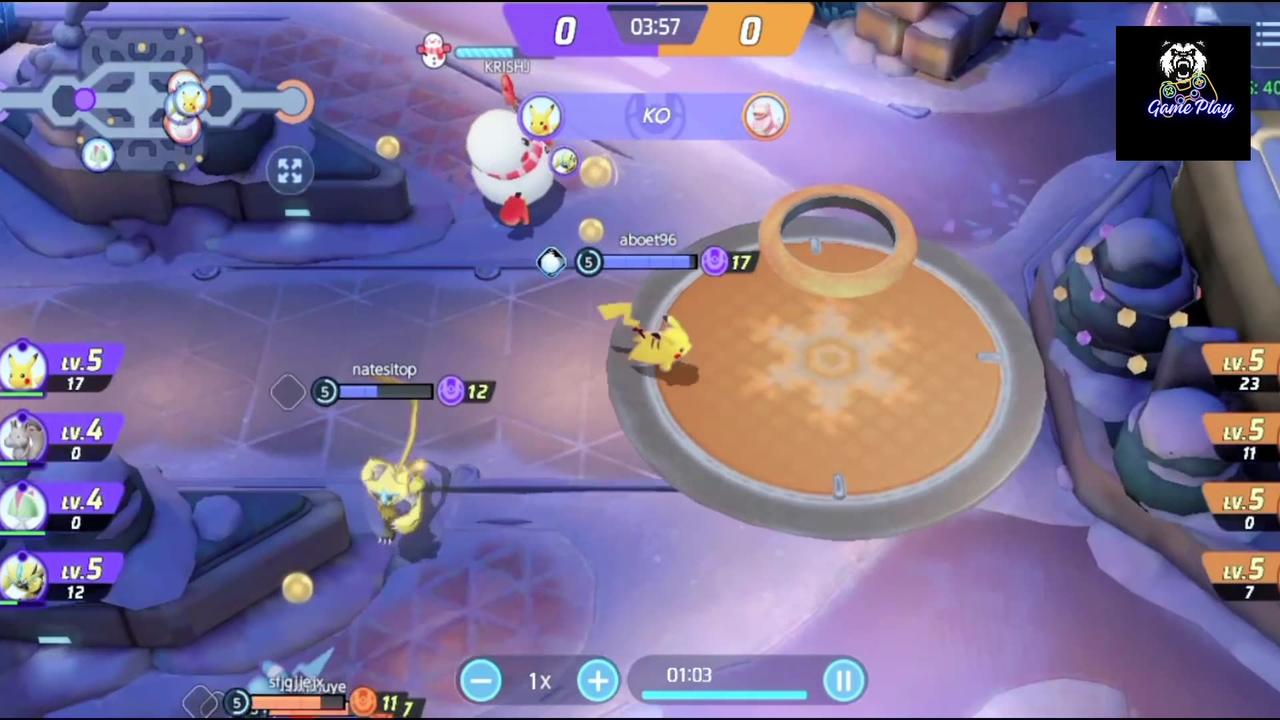This screenshot has width=1280, height=720.
Task: Click the shield indicator on aboet96's health bar
Action: (551, 262)
